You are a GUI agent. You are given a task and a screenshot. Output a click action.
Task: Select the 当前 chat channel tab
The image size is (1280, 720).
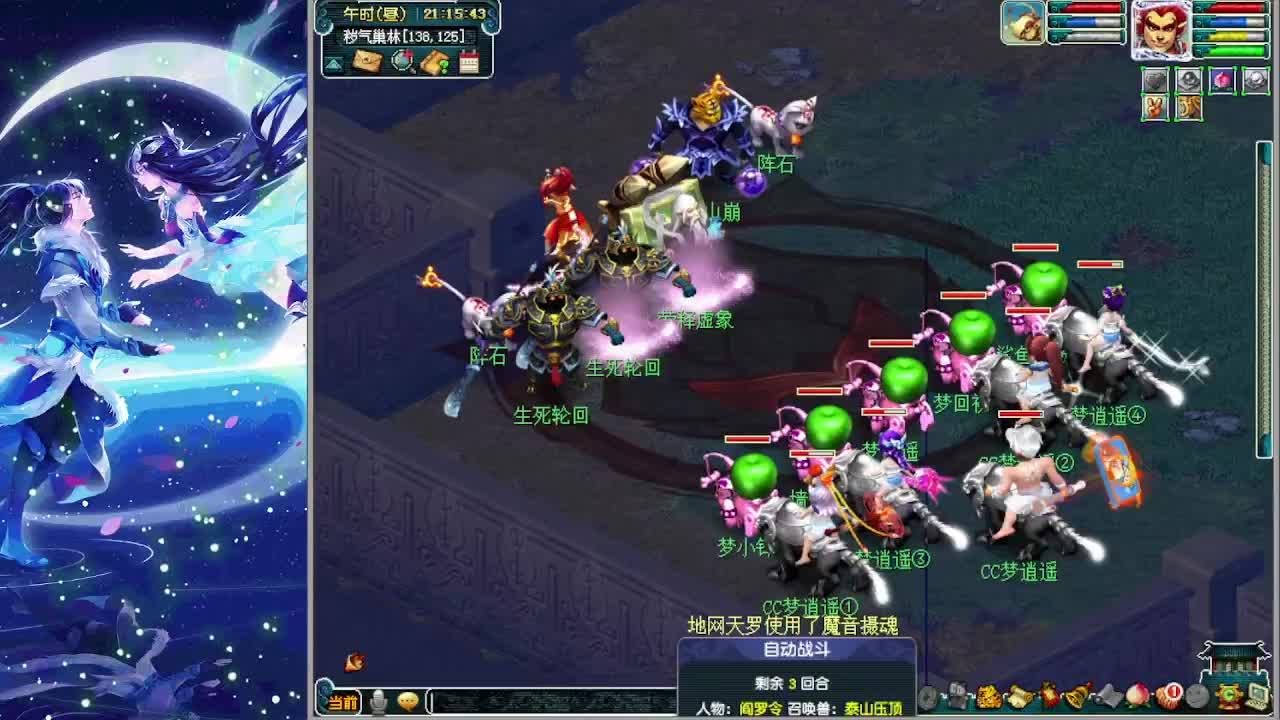[343, 702]
